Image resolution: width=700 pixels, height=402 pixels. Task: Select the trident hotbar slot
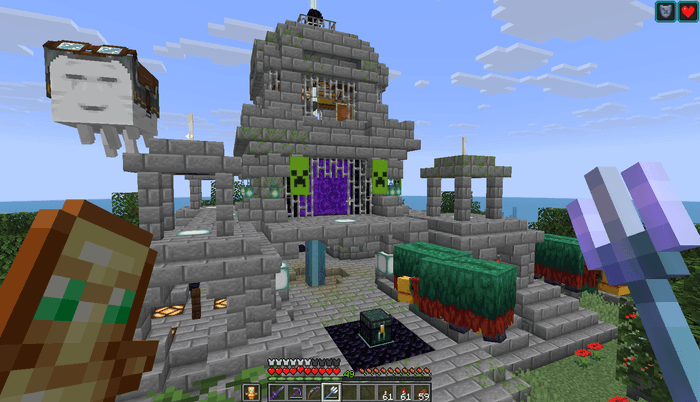pos(329,393)
